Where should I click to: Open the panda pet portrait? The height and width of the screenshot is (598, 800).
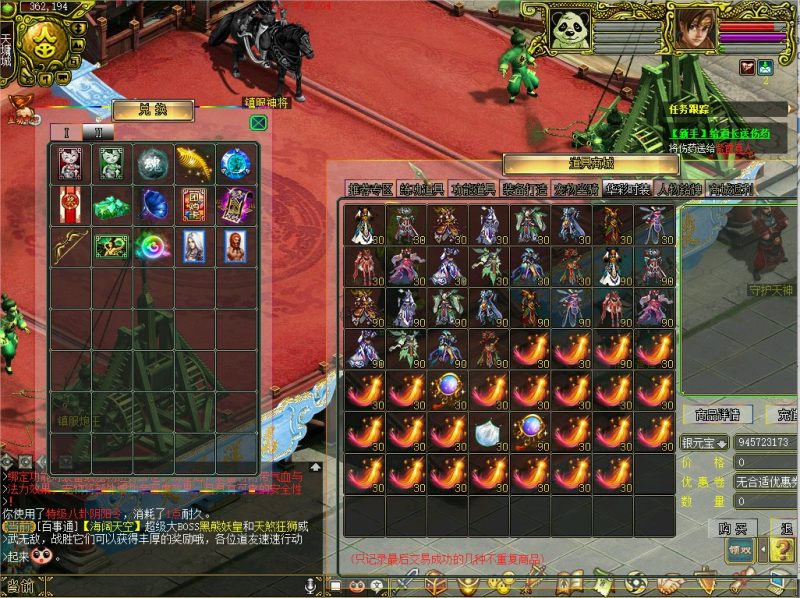tap(571, 27)
